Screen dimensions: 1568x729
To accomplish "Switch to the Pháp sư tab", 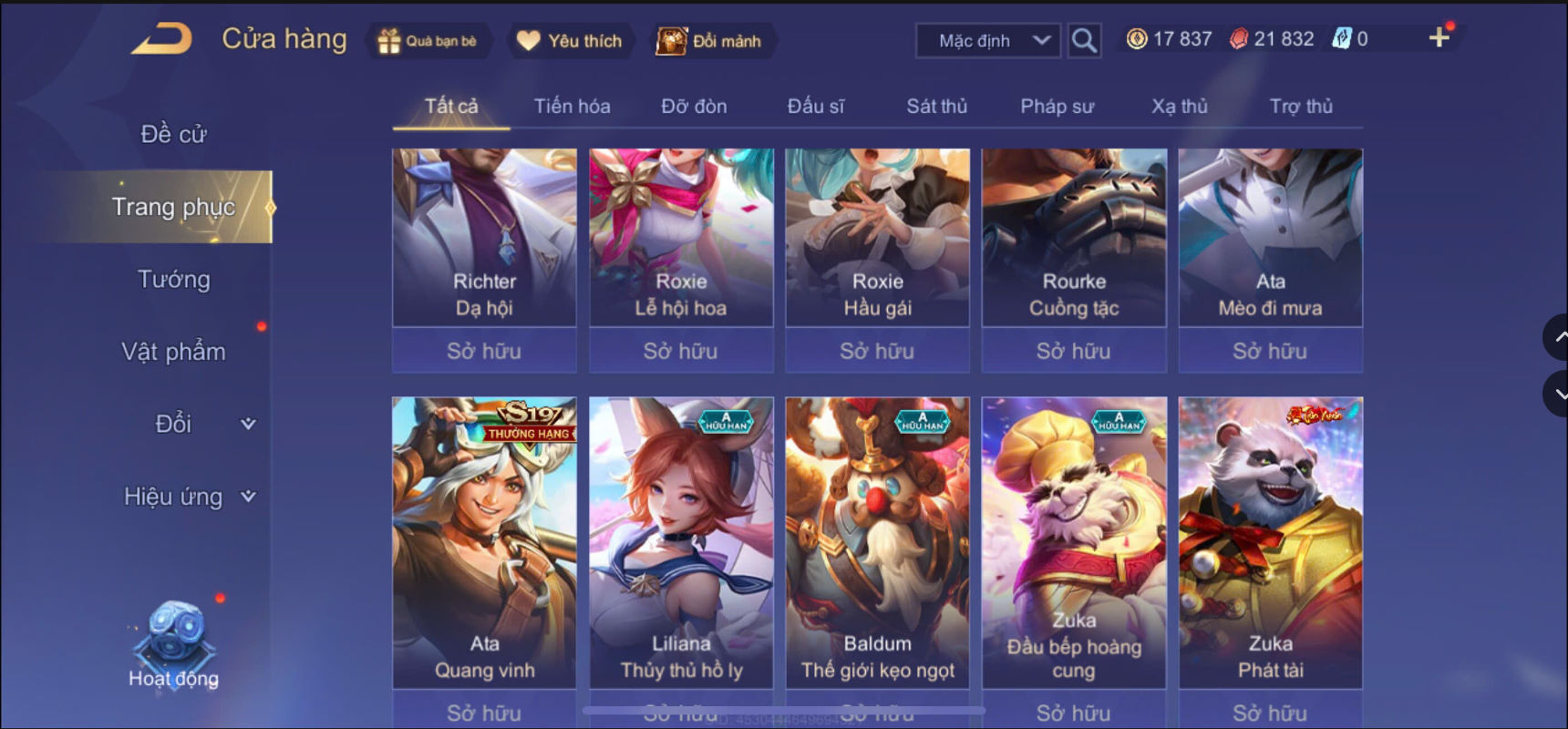I will pyautogui.click(x=1057, y=106).
